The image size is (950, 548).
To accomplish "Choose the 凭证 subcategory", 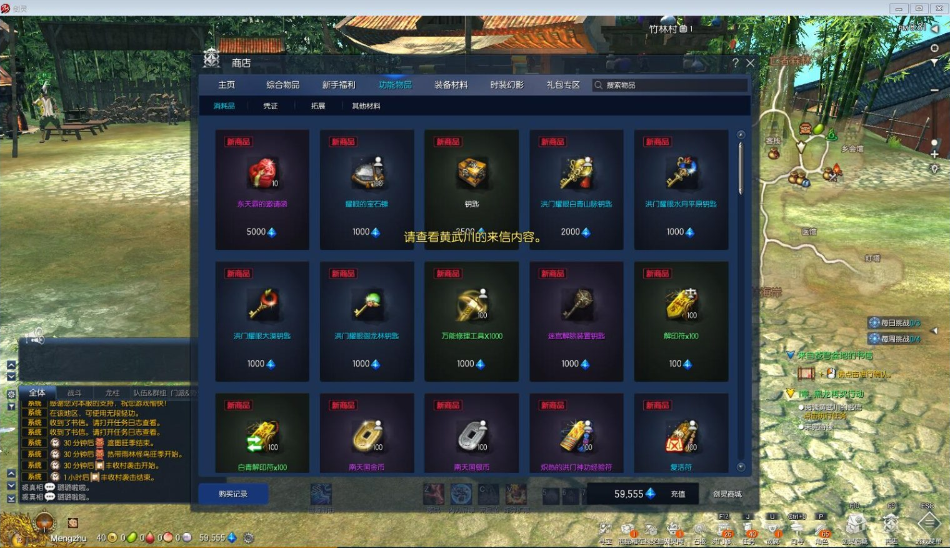I will pos(271,106).
